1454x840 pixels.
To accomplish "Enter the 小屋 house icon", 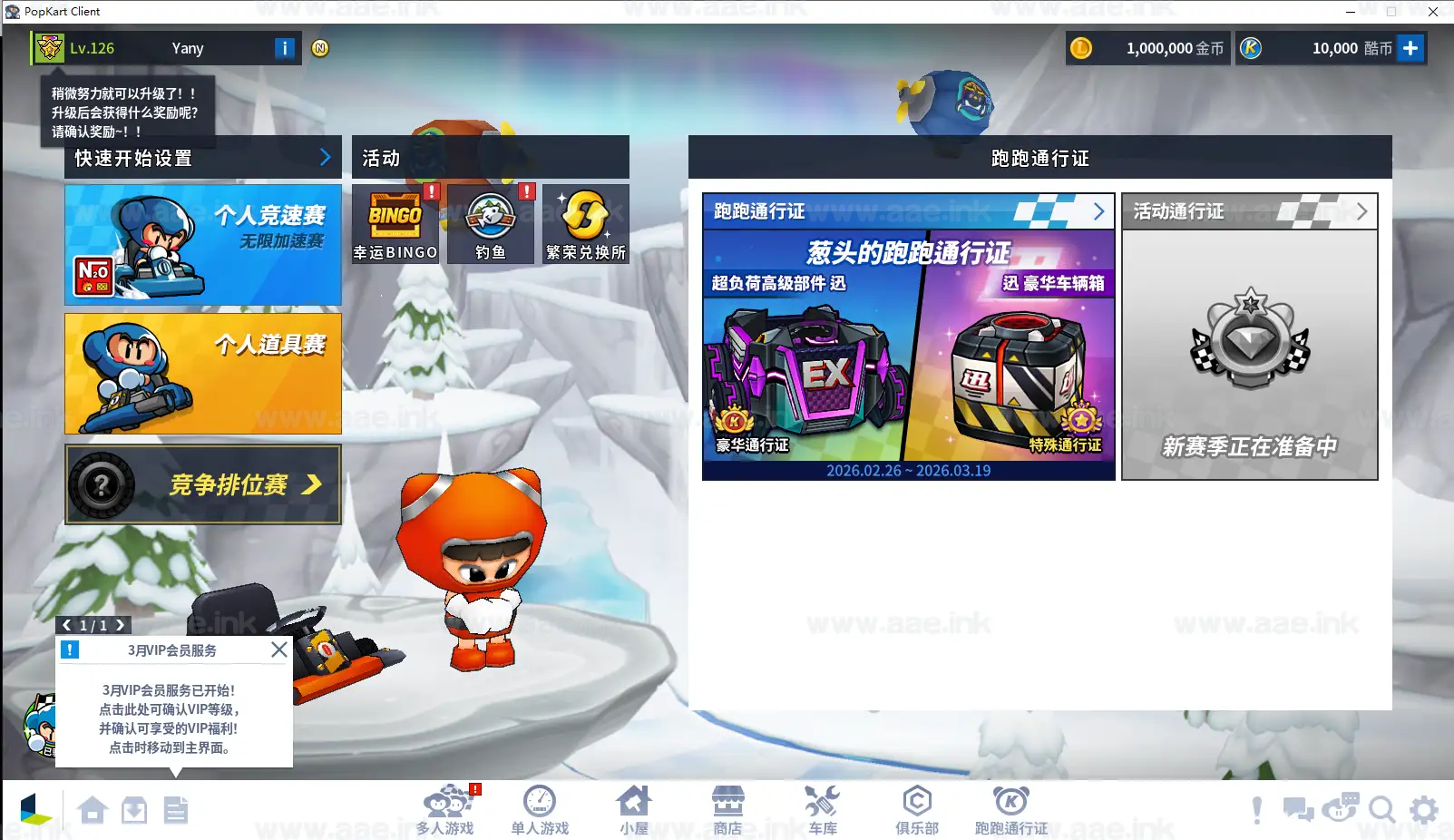I will point(634,806).
